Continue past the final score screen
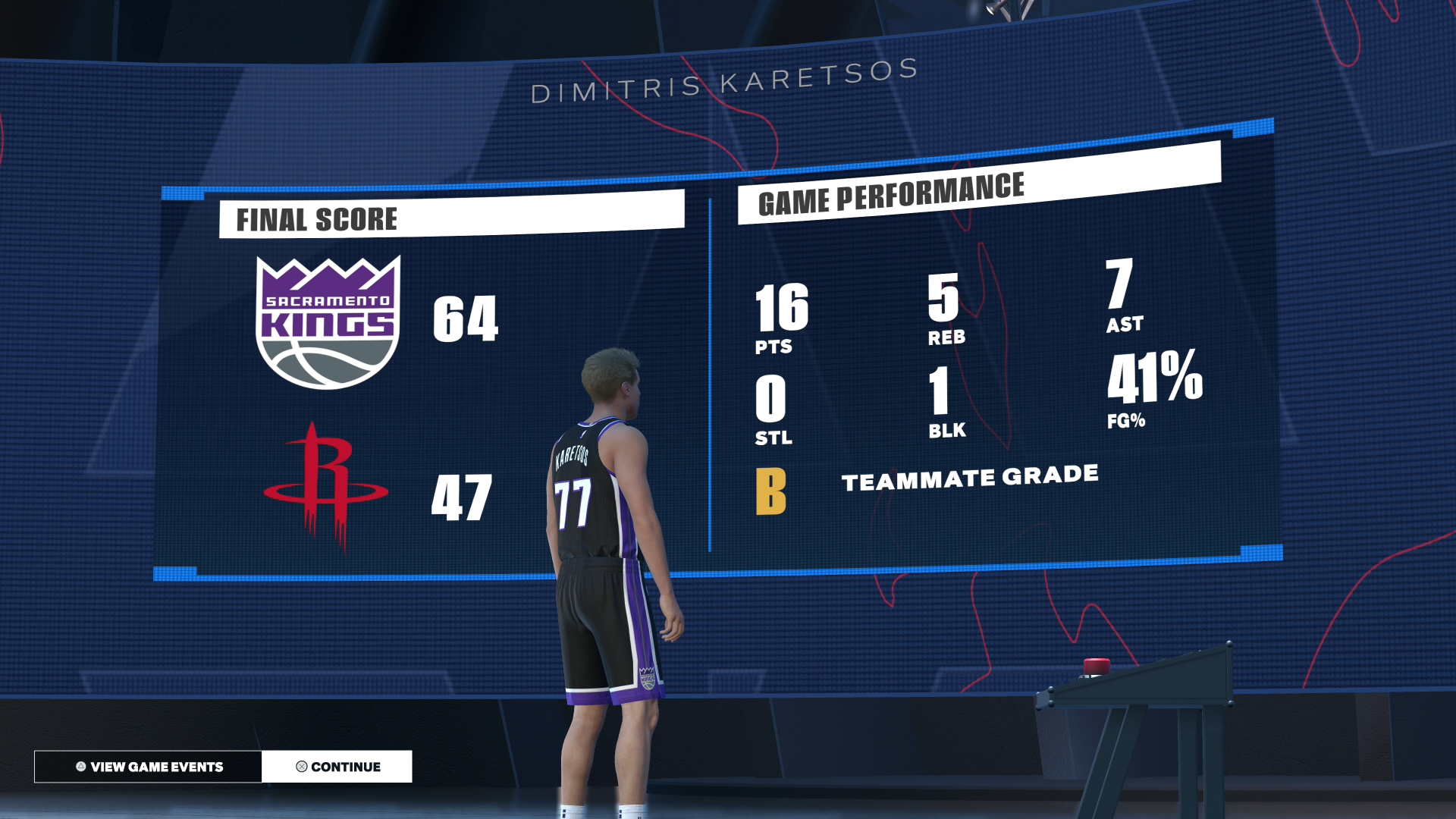1456x819 pixels. [337, 767]
